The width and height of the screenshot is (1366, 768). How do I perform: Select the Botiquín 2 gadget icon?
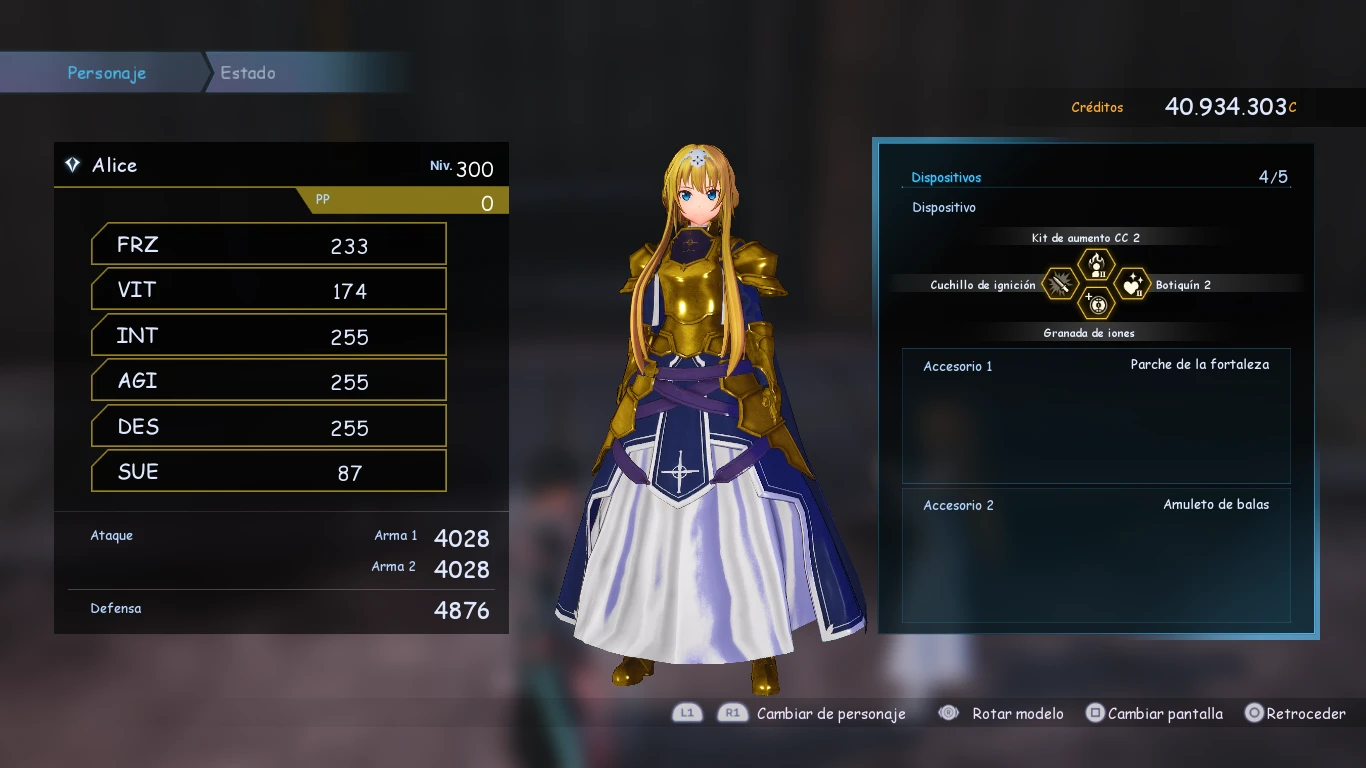pos(1132,285)
